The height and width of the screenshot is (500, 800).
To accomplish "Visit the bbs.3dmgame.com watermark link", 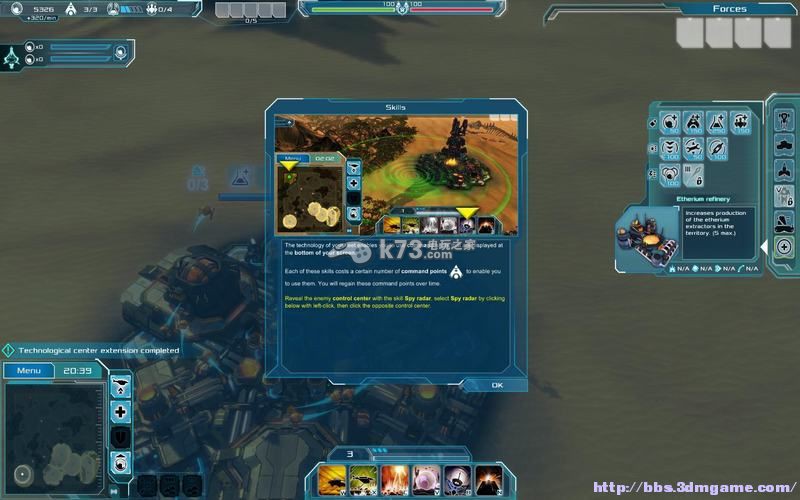I will tap(692, 488).
